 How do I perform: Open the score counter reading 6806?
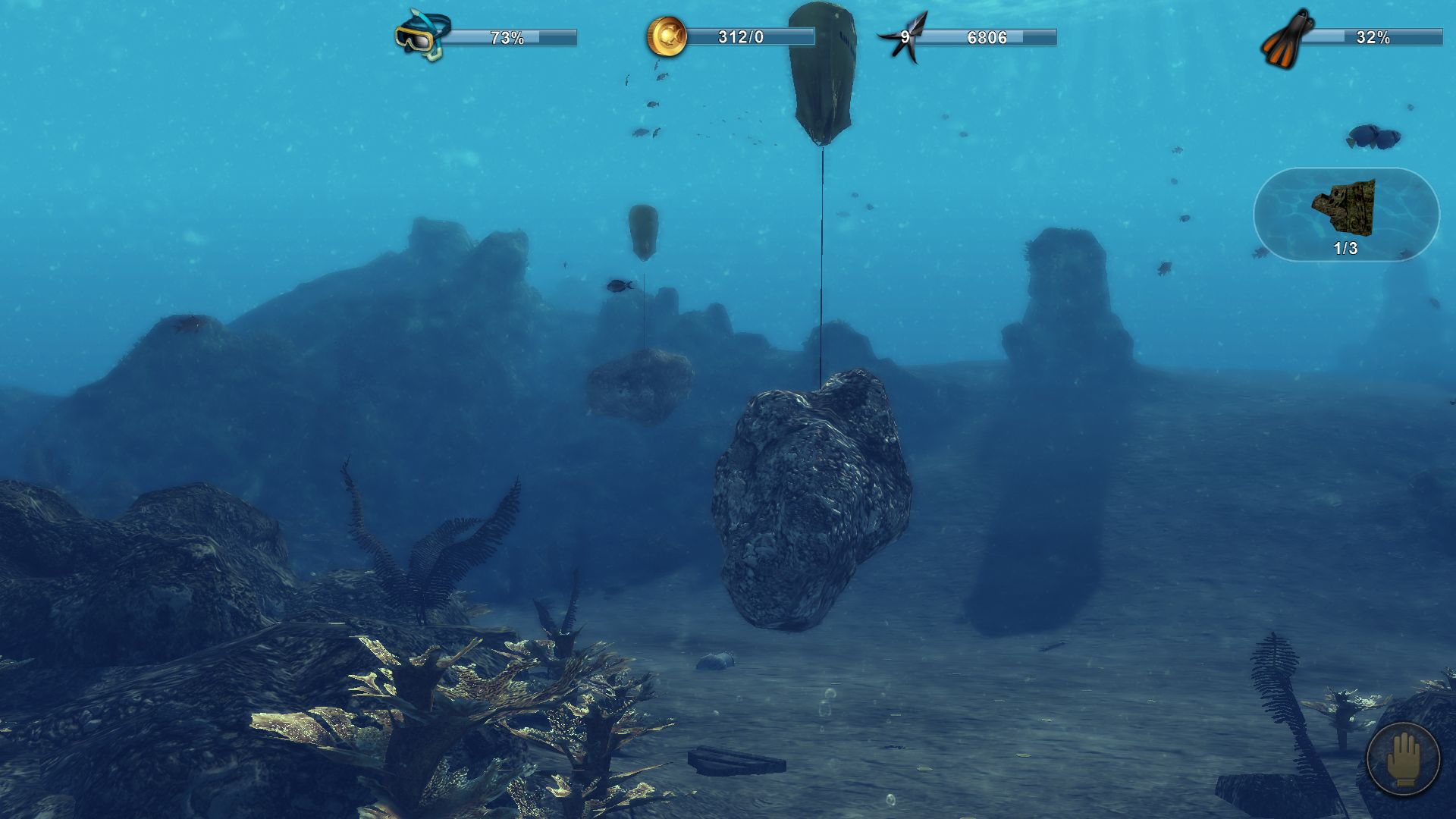point(986,35)
